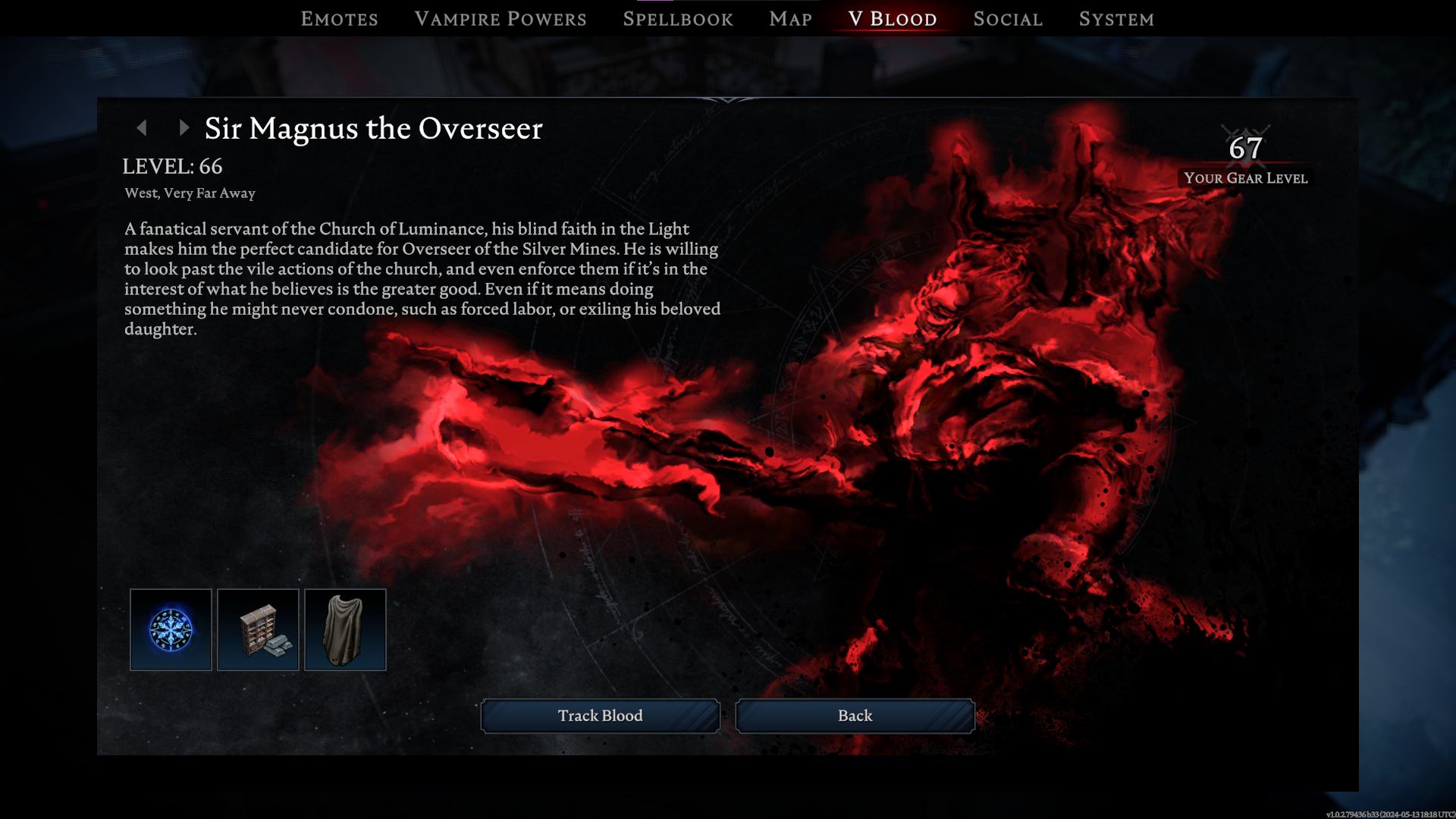Select the frost ability reward icon
This screenshot has width=1456, height=819.
click(x=170, y=629)
